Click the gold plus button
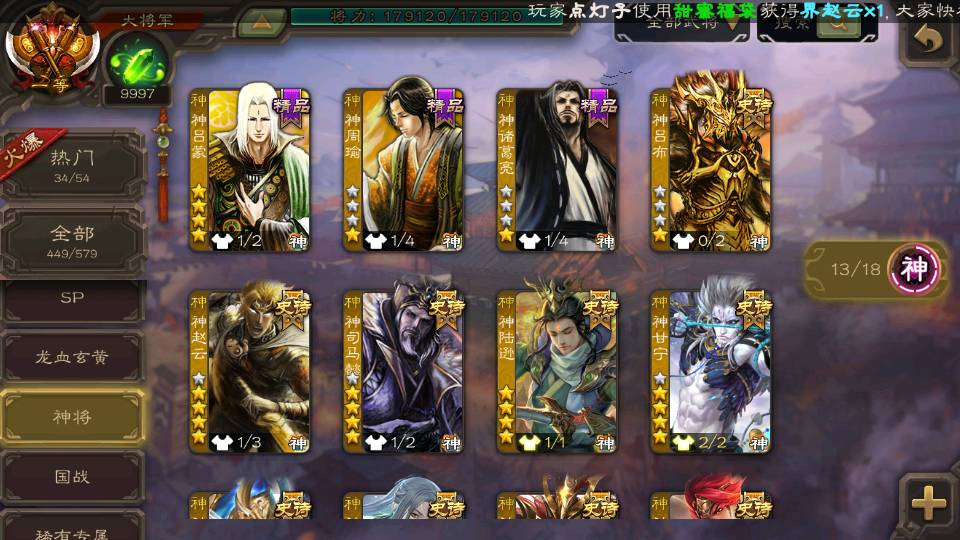The width and height of the screenshot is (960, 540). pos(929,503)
